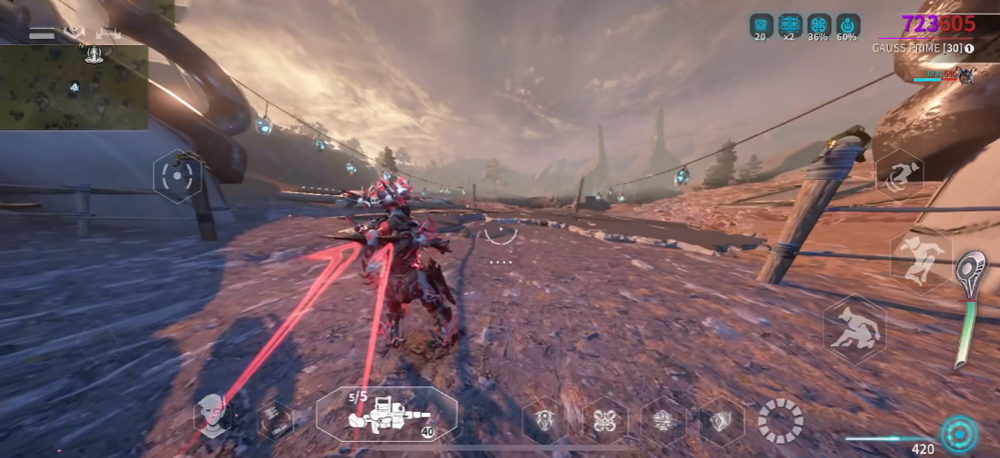The image size is (1000, 458).
Task: Tap the running figure sprint button
Action: point(920,260)
